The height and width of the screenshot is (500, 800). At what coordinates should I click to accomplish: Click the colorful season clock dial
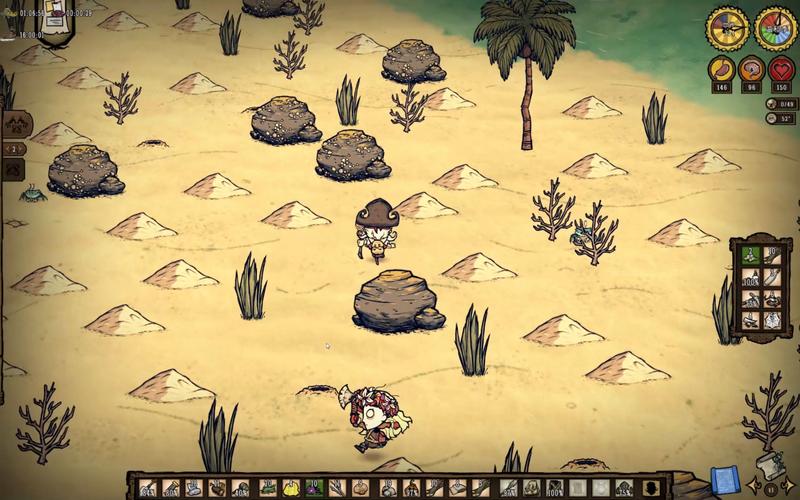point(773,28)
